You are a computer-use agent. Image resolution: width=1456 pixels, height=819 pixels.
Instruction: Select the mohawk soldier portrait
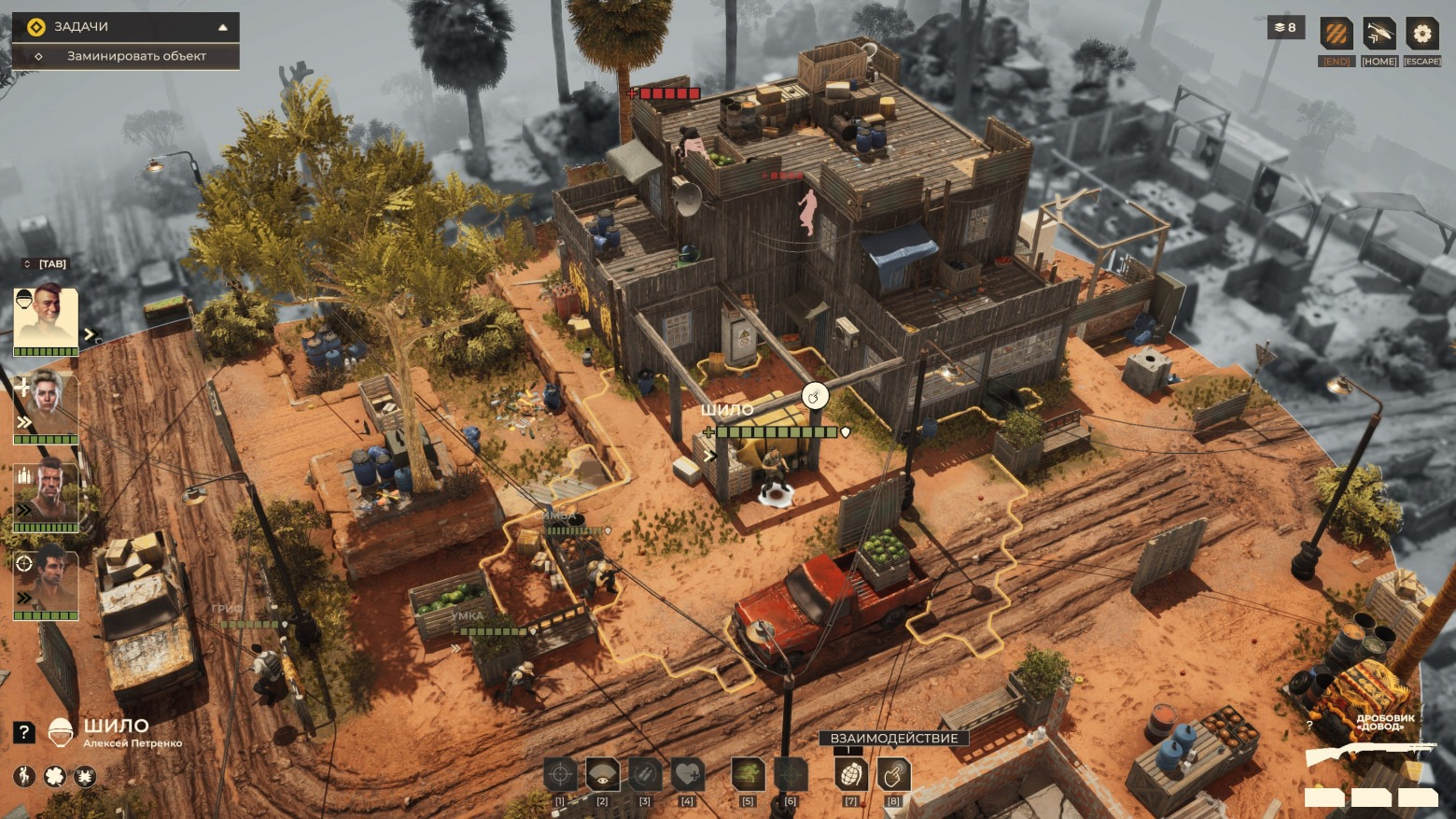[46, 318]
